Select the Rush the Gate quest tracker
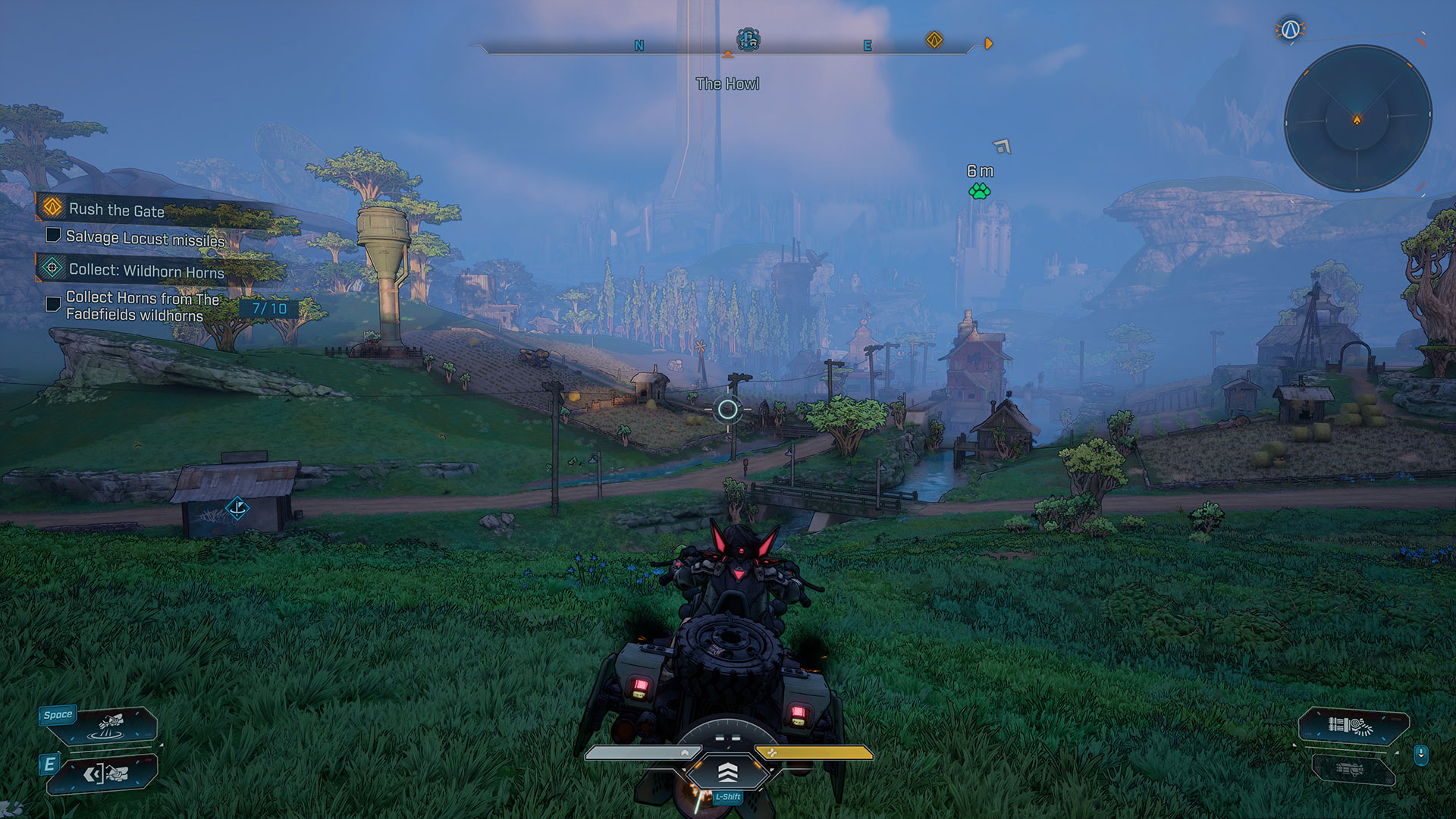 pos(115,210)
